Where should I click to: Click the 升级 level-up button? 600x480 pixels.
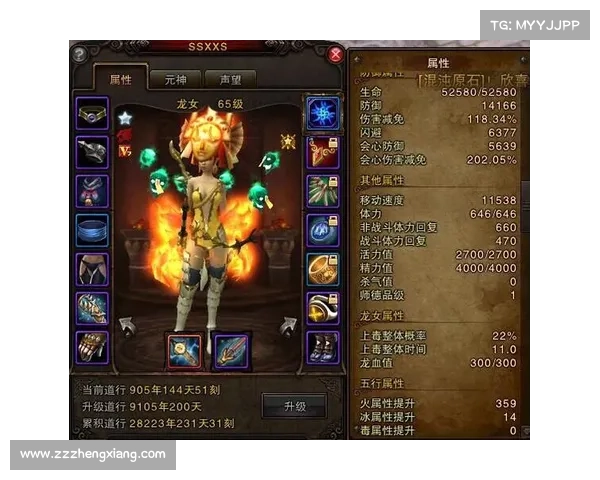[294, 406]
